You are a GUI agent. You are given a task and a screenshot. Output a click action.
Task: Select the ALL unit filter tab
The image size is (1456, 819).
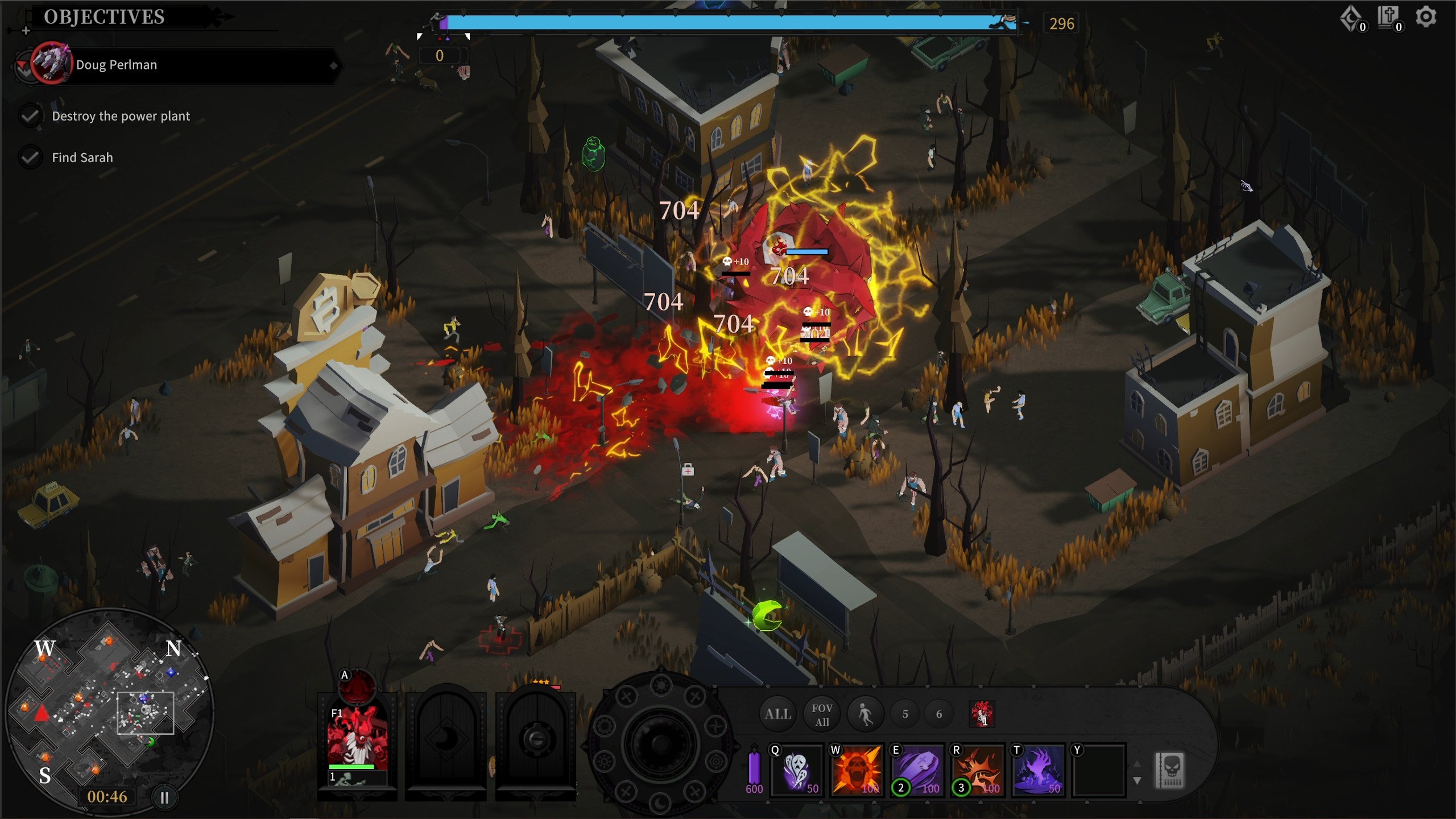[777, 713]
